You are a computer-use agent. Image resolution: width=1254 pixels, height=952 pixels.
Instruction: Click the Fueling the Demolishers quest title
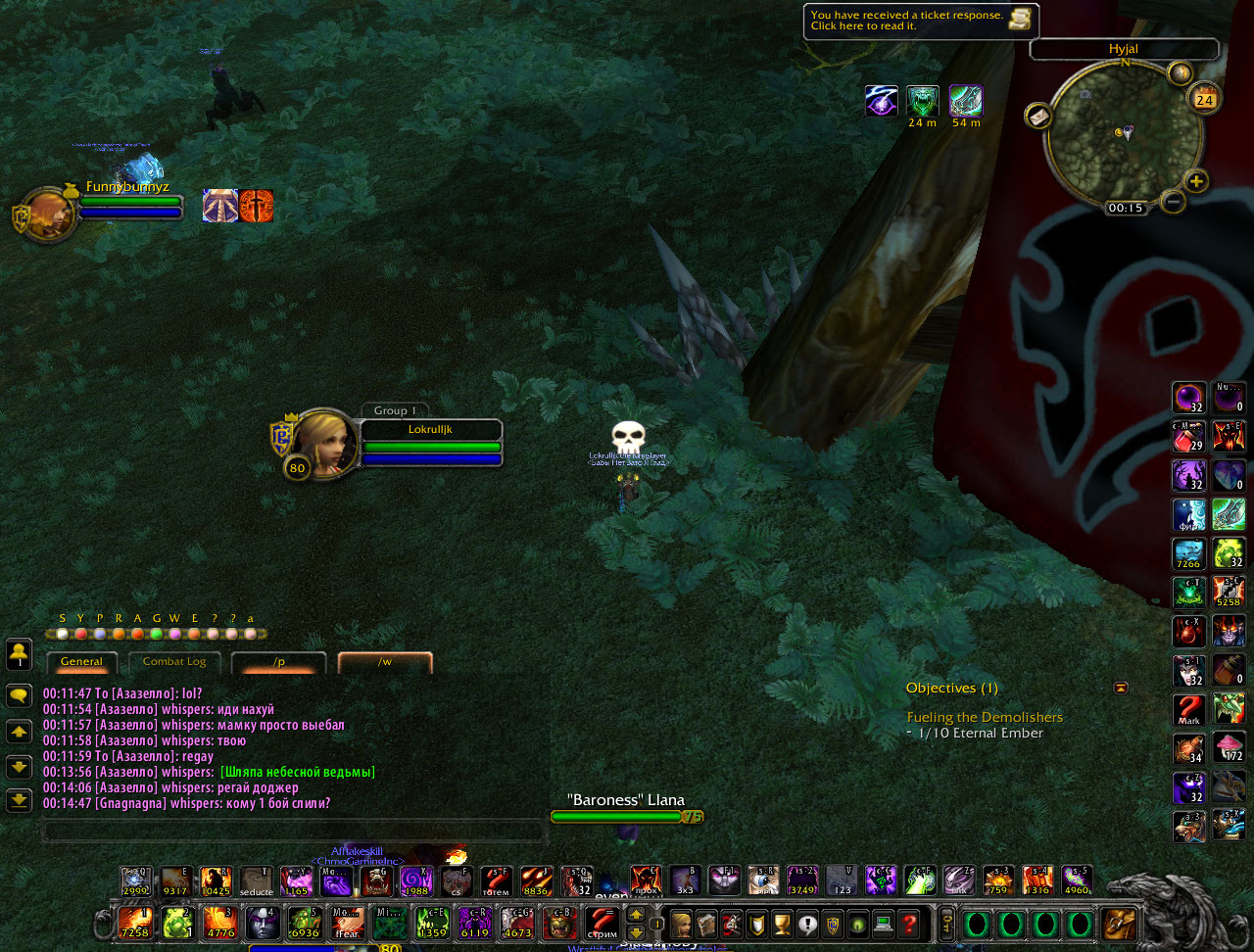pos(985,717)
